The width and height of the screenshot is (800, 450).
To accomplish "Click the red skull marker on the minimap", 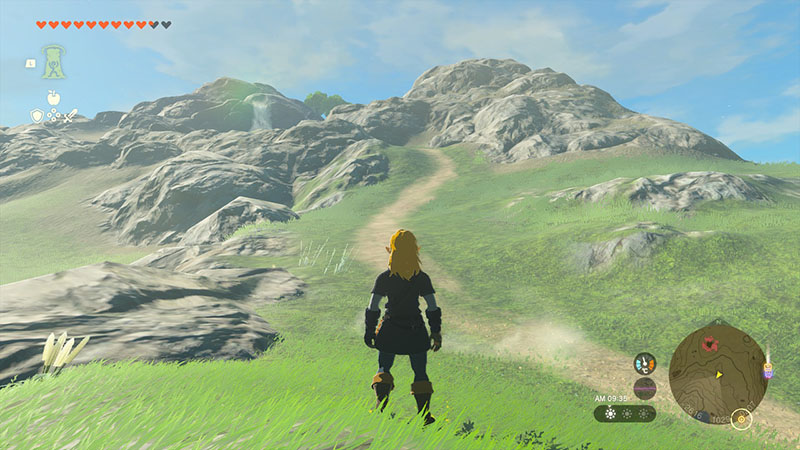I will point(711,344).
